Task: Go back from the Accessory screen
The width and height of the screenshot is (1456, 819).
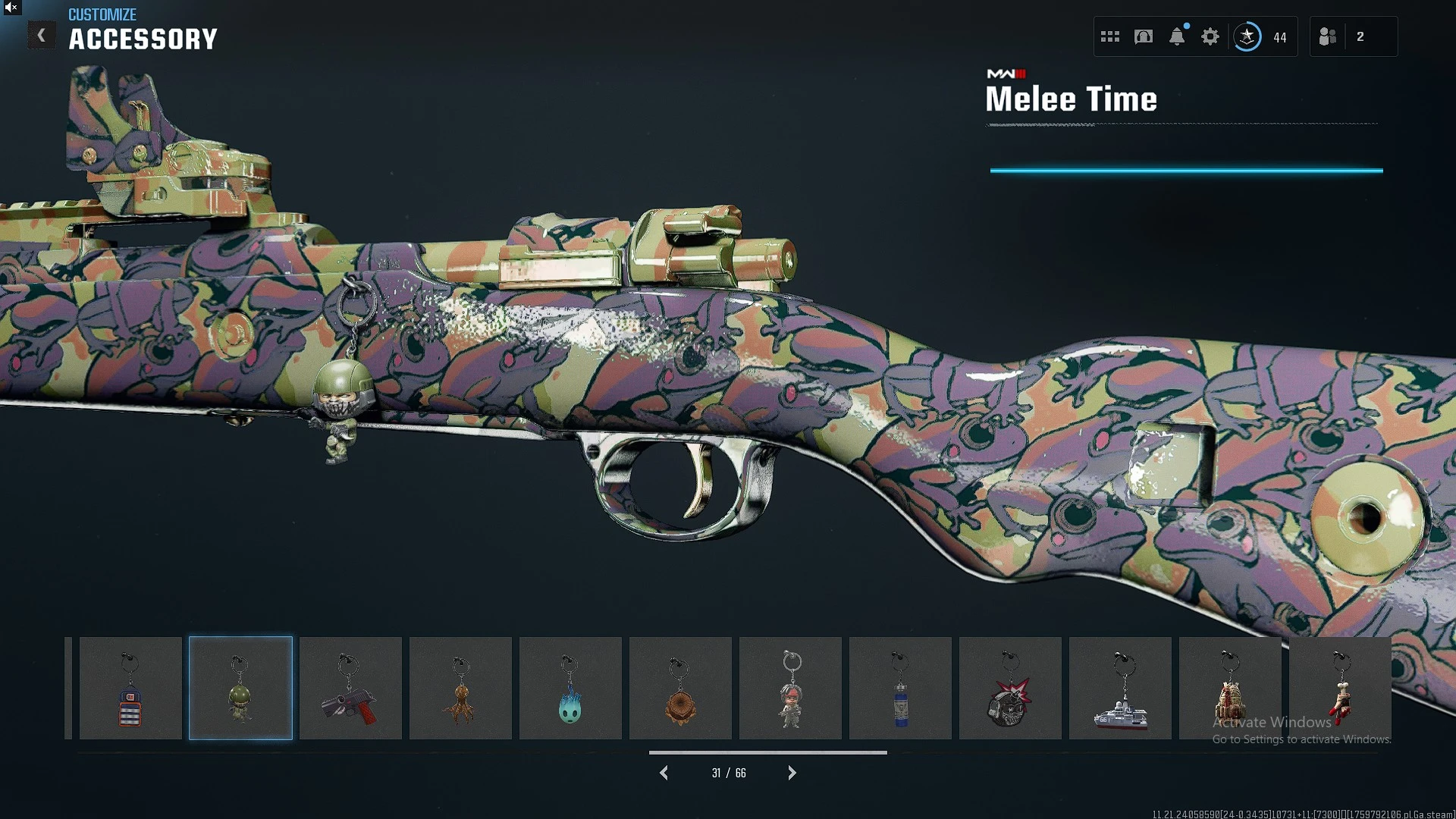Action: (x=42, y=36)
